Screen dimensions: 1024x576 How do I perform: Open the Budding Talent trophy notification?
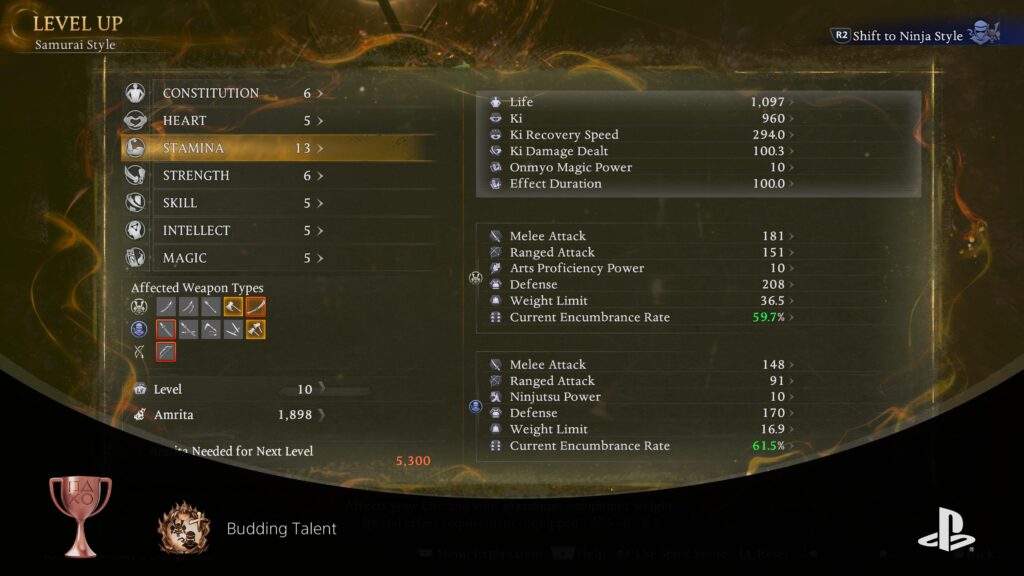click(x=281, y=529)
